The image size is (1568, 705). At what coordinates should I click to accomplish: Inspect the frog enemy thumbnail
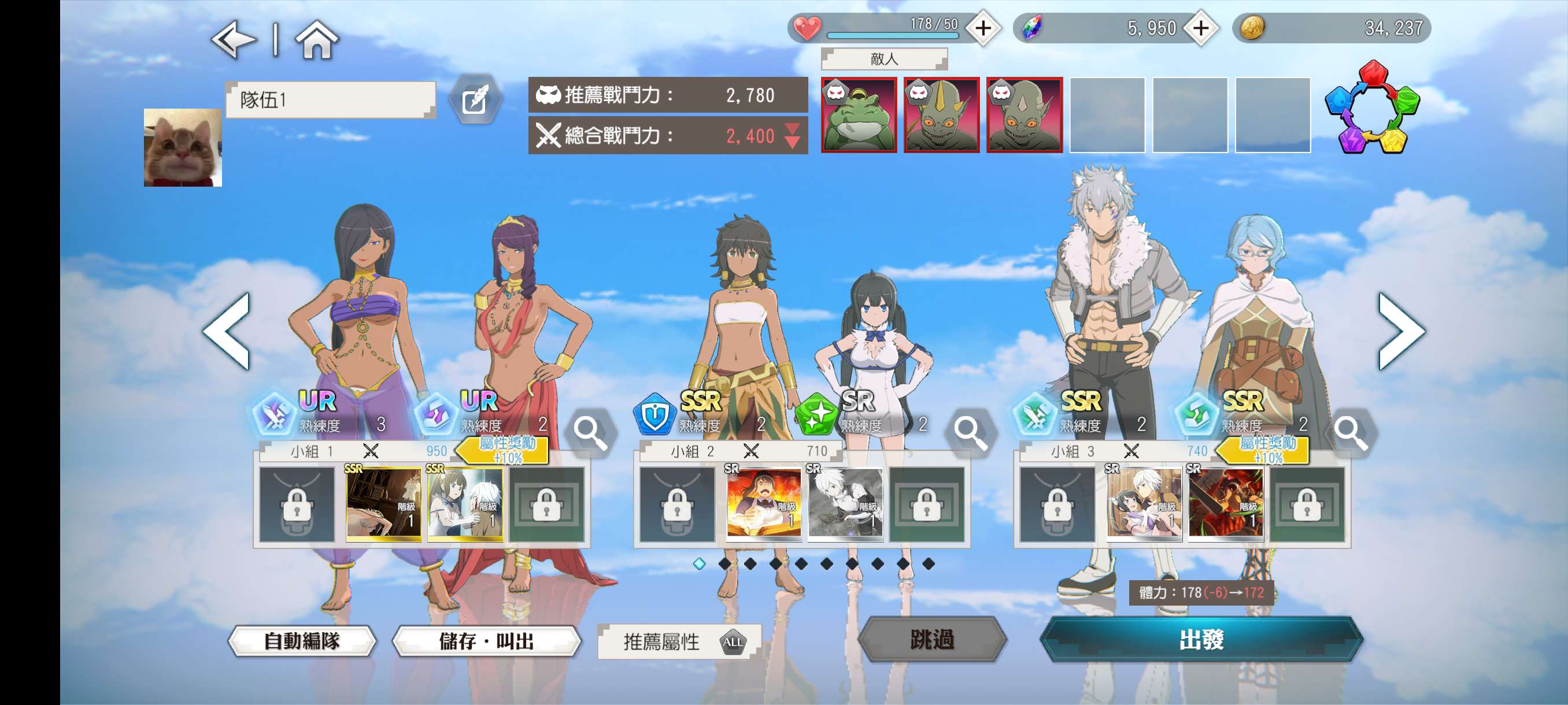point(858,115)
